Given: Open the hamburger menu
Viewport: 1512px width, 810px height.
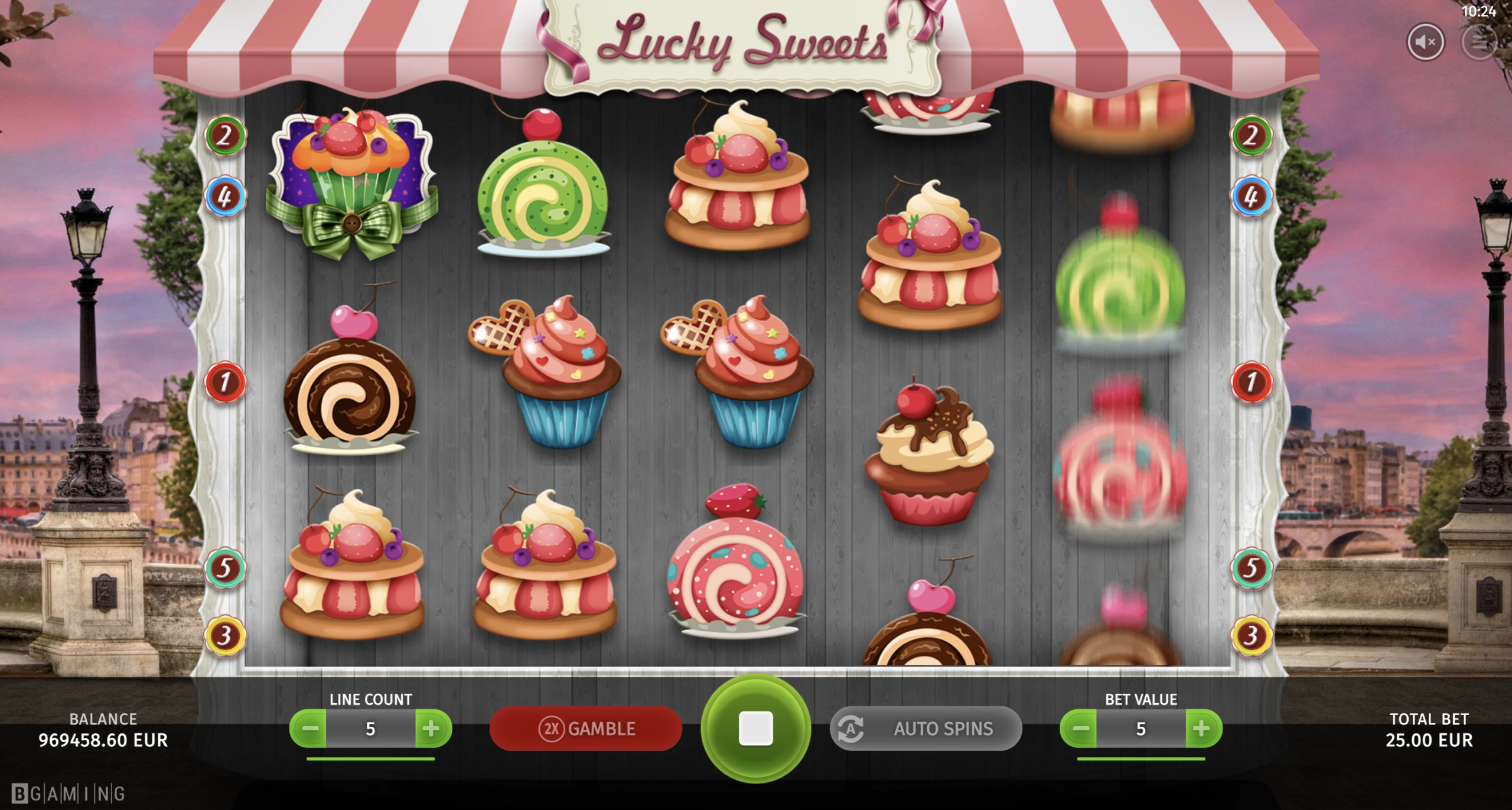Looking at the screenshot, I should point(1480,42).
